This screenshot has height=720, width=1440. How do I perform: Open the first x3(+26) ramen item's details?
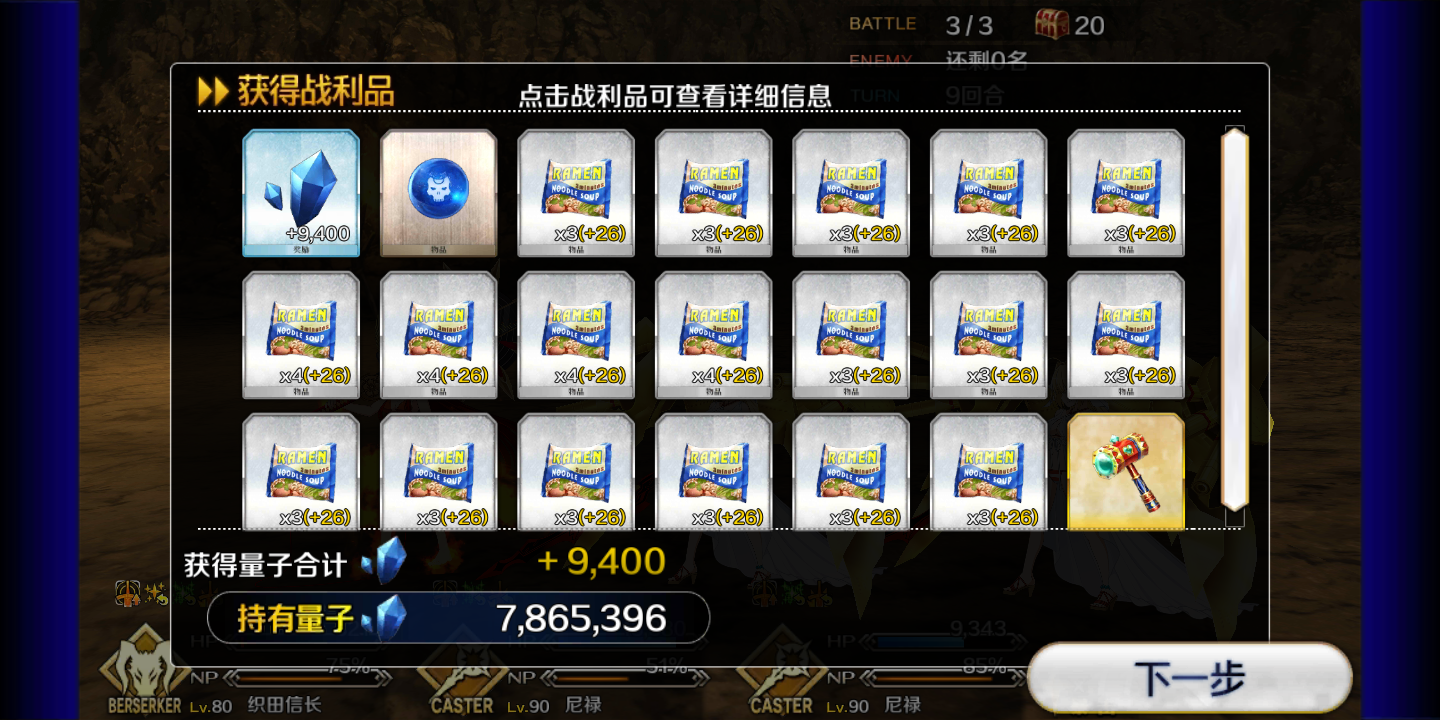coord(576,192)
